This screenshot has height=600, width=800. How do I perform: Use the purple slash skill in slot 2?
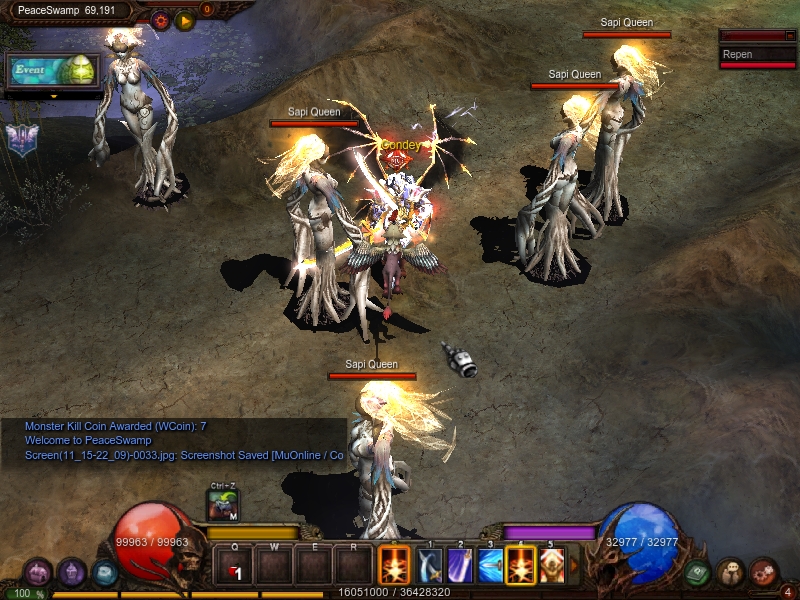460,566
